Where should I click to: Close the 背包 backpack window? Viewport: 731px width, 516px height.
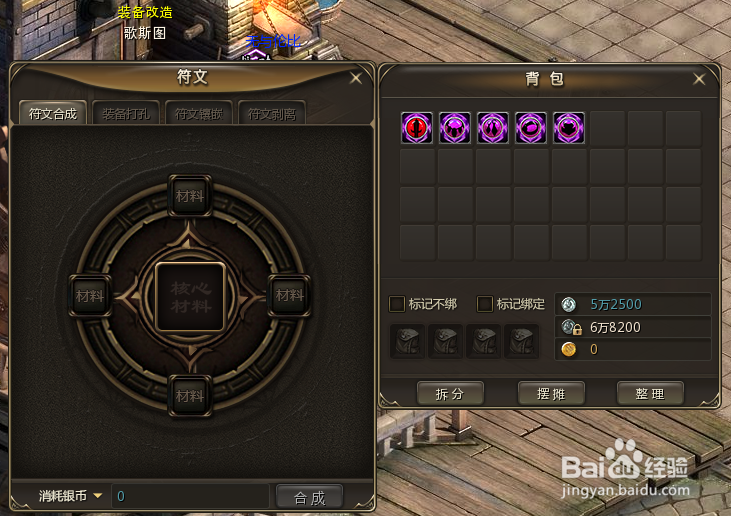699,79
